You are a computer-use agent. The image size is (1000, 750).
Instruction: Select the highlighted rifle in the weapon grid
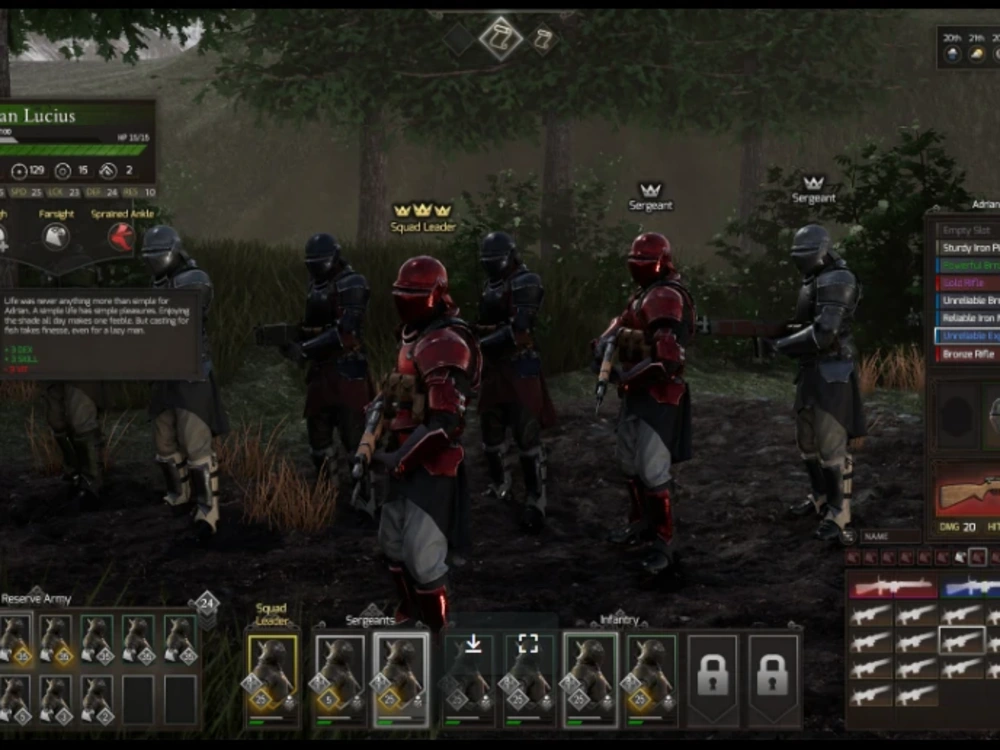pyautogui.click(x=960, y=640)
